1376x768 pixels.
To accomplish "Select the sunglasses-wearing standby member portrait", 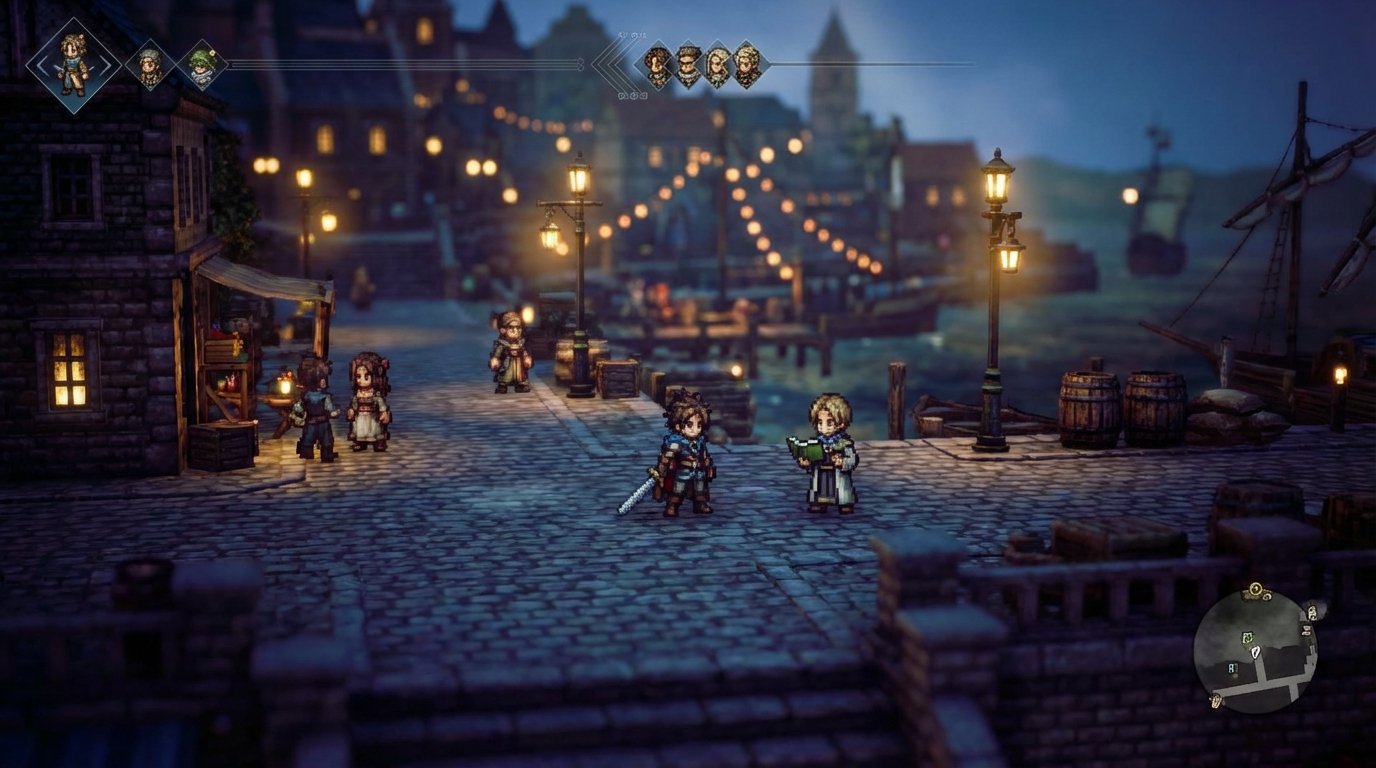I will coord(689,62).
